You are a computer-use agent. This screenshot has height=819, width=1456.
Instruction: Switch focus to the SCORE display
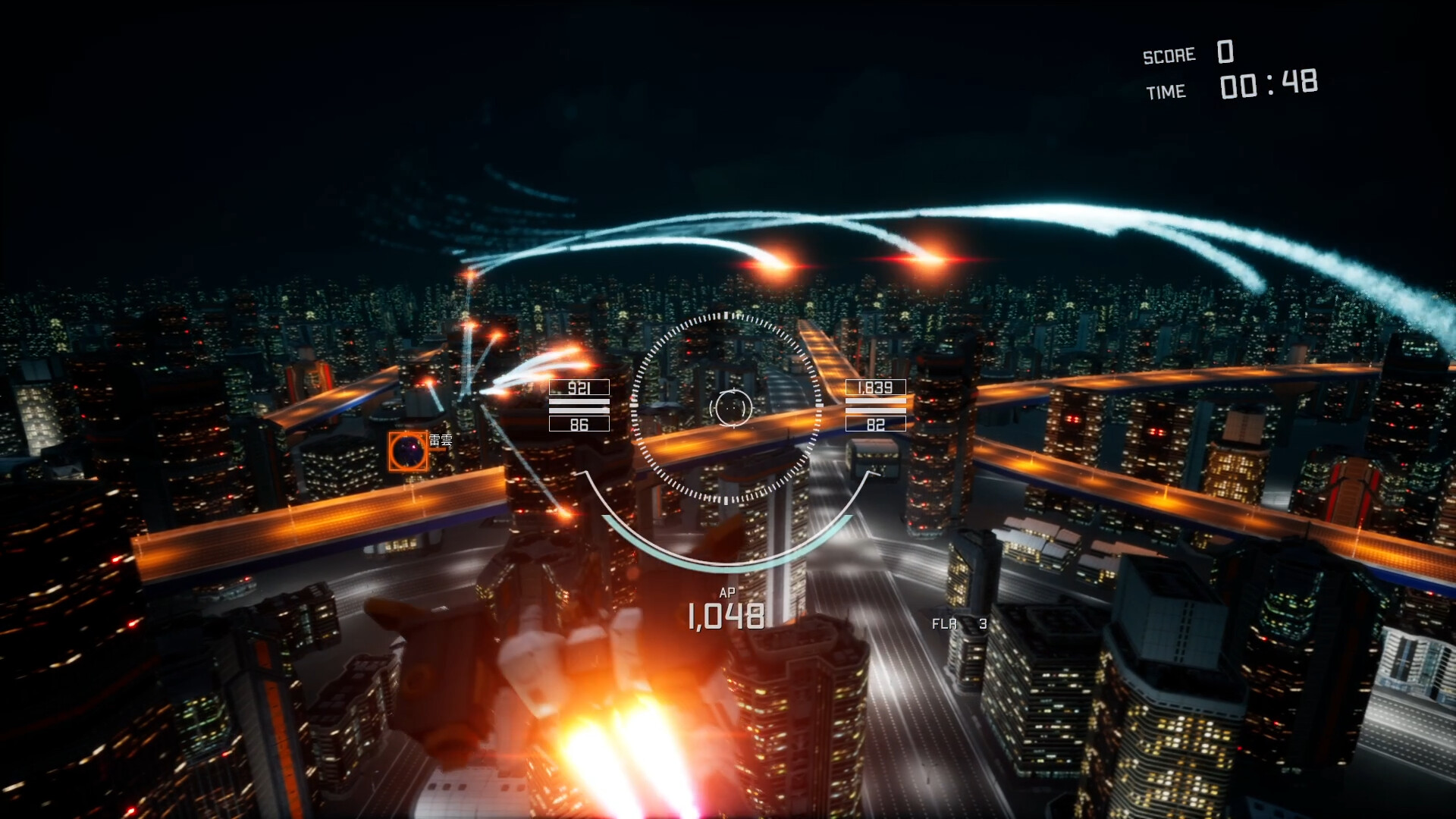(x=1168, y=55)
